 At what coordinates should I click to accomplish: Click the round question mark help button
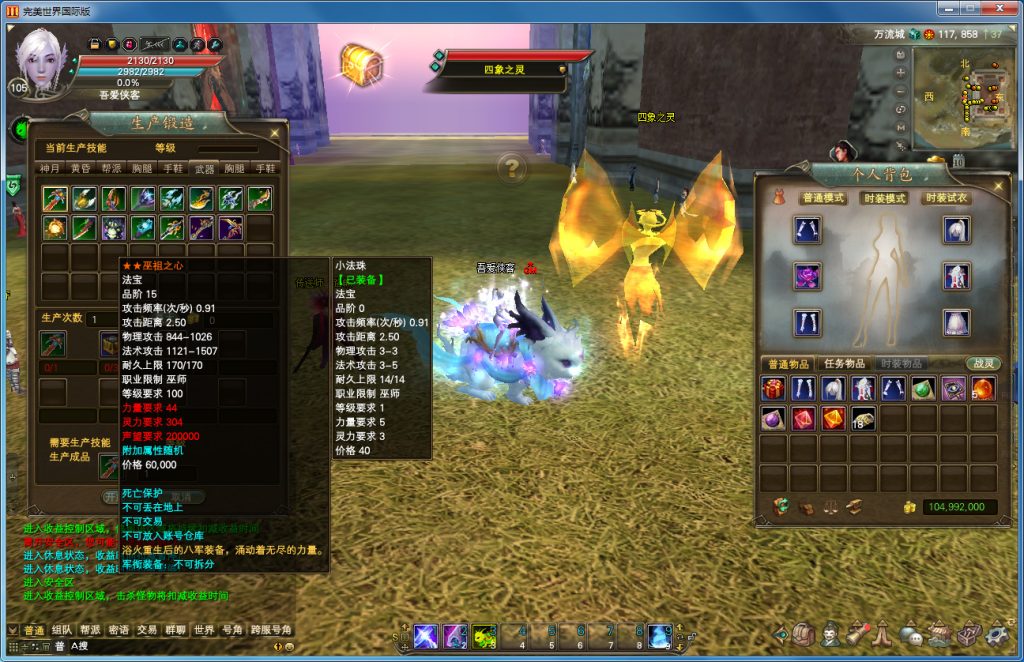point(511,167)
